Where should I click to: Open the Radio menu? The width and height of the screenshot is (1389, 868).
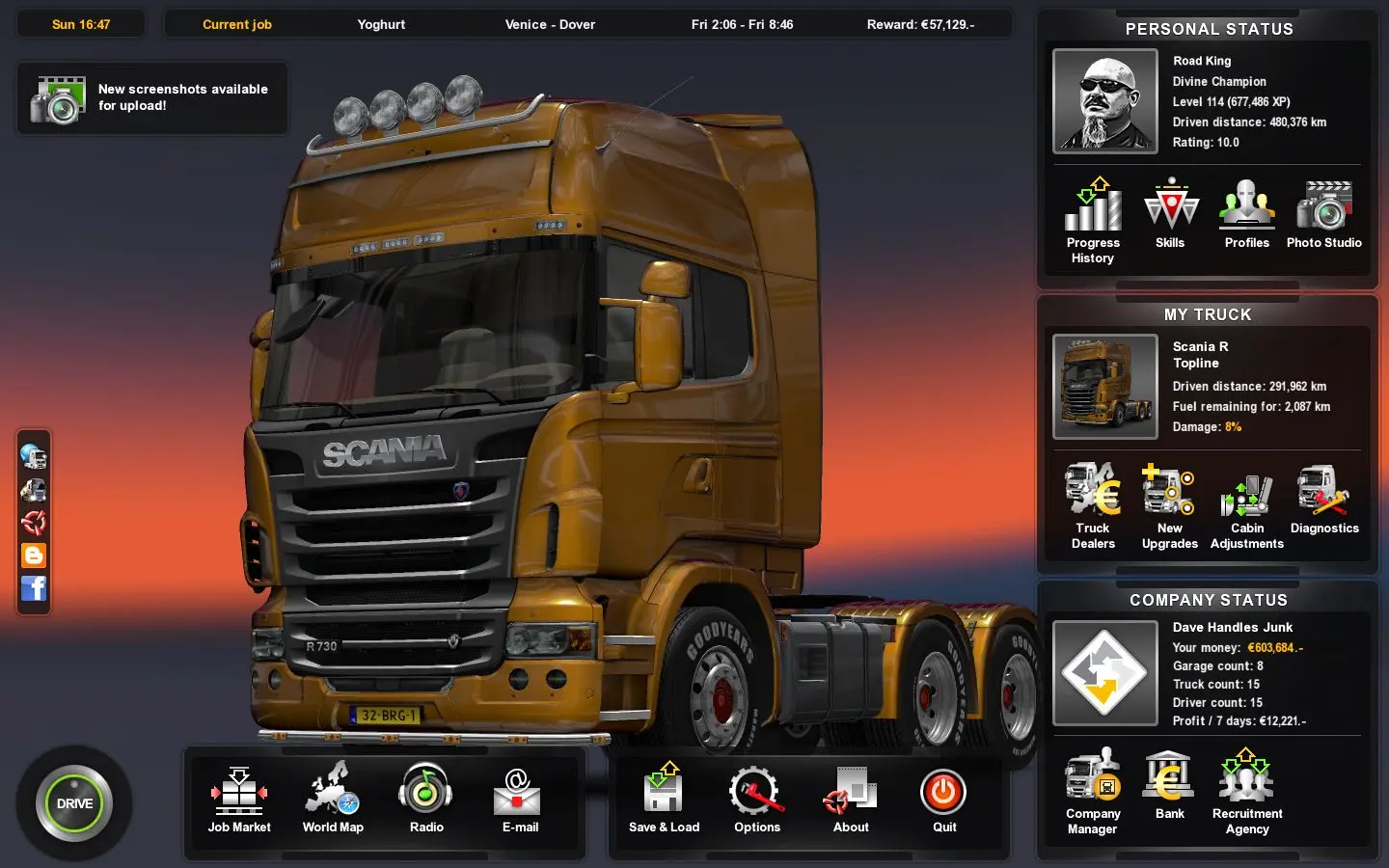pyautogui.click(x=426, y=797)
